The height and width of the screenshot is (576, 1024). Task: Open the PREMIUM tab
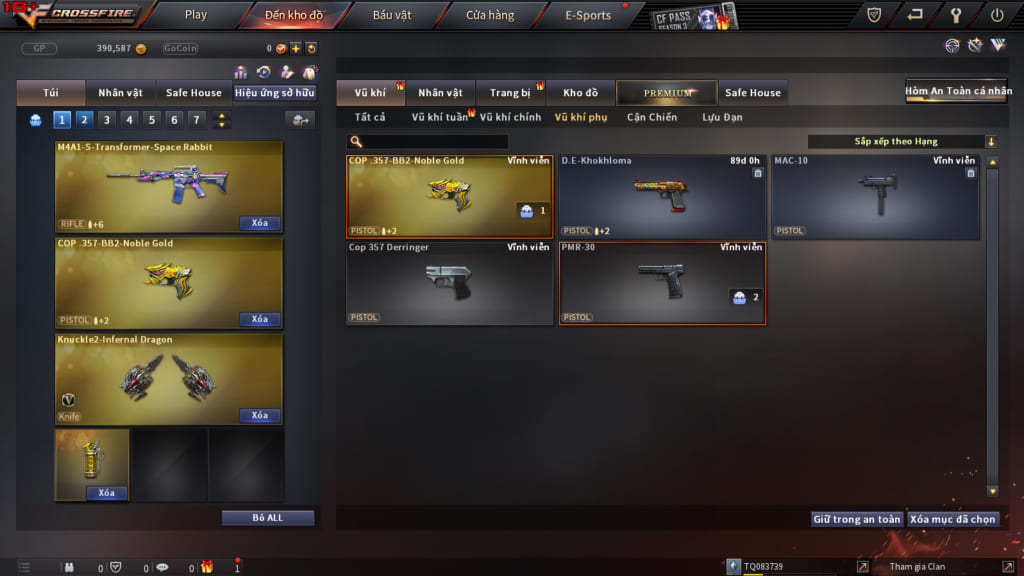pos(667,93)
